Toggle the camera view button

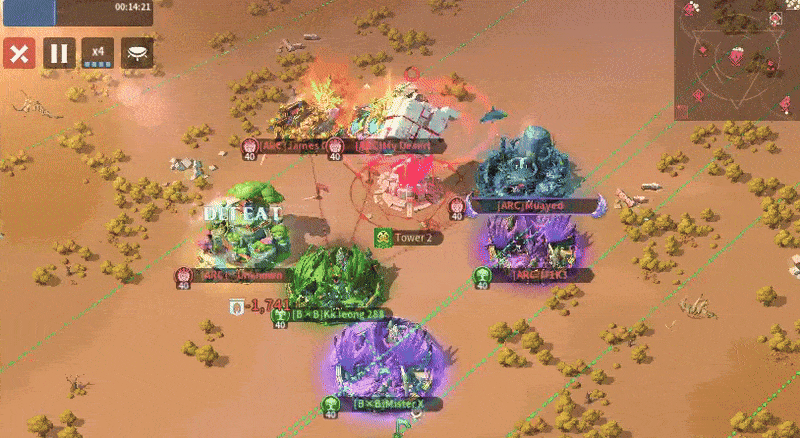(x=138, y=52)
